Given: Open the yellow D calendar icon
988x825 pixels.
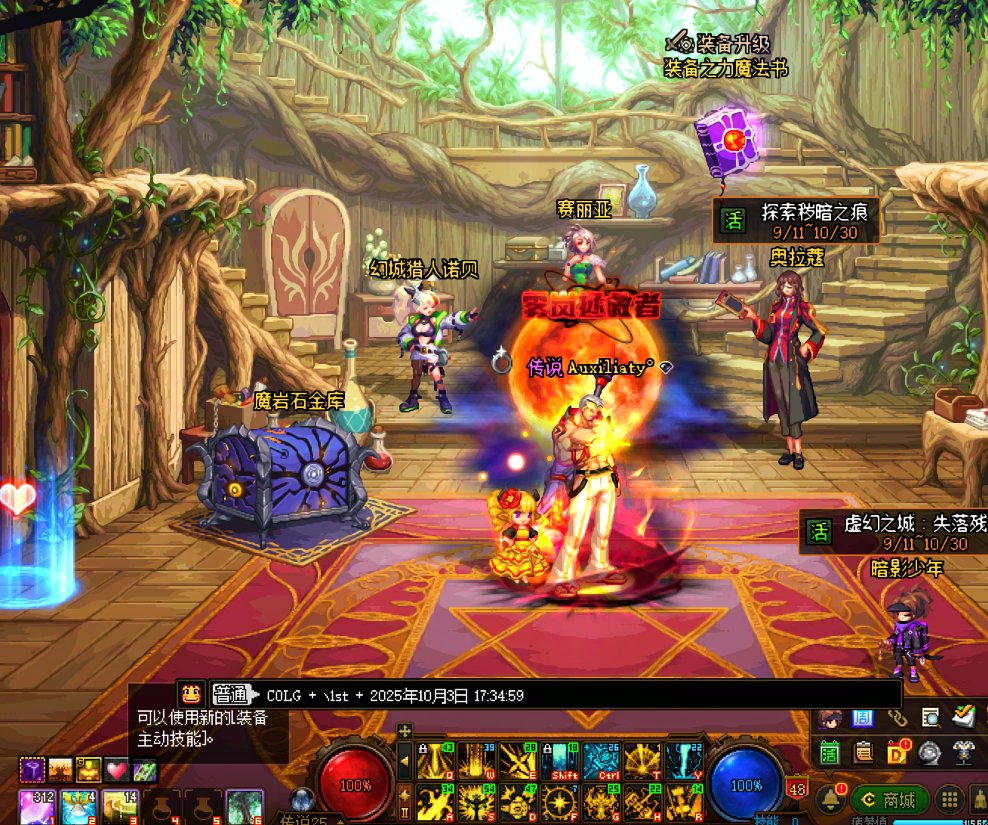Looking at the screenshot, I should pos(898,751).
